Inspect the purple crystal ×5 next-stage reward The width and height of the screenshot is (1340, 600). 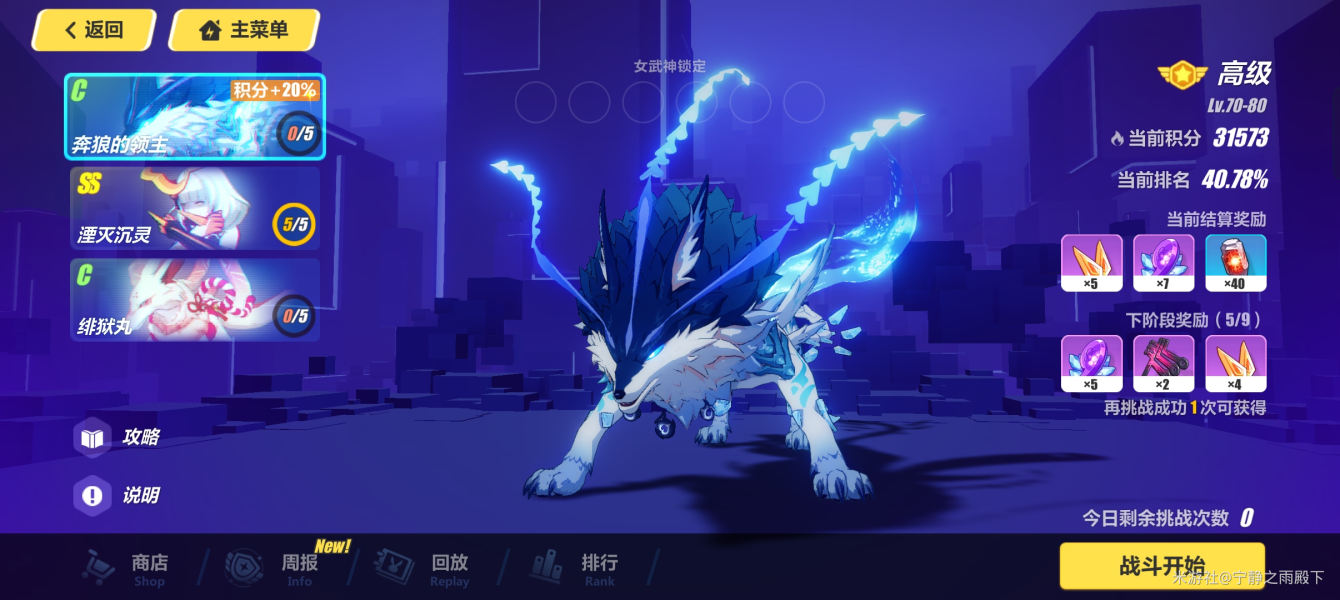pyautogui.click(x=1092, y=363)
